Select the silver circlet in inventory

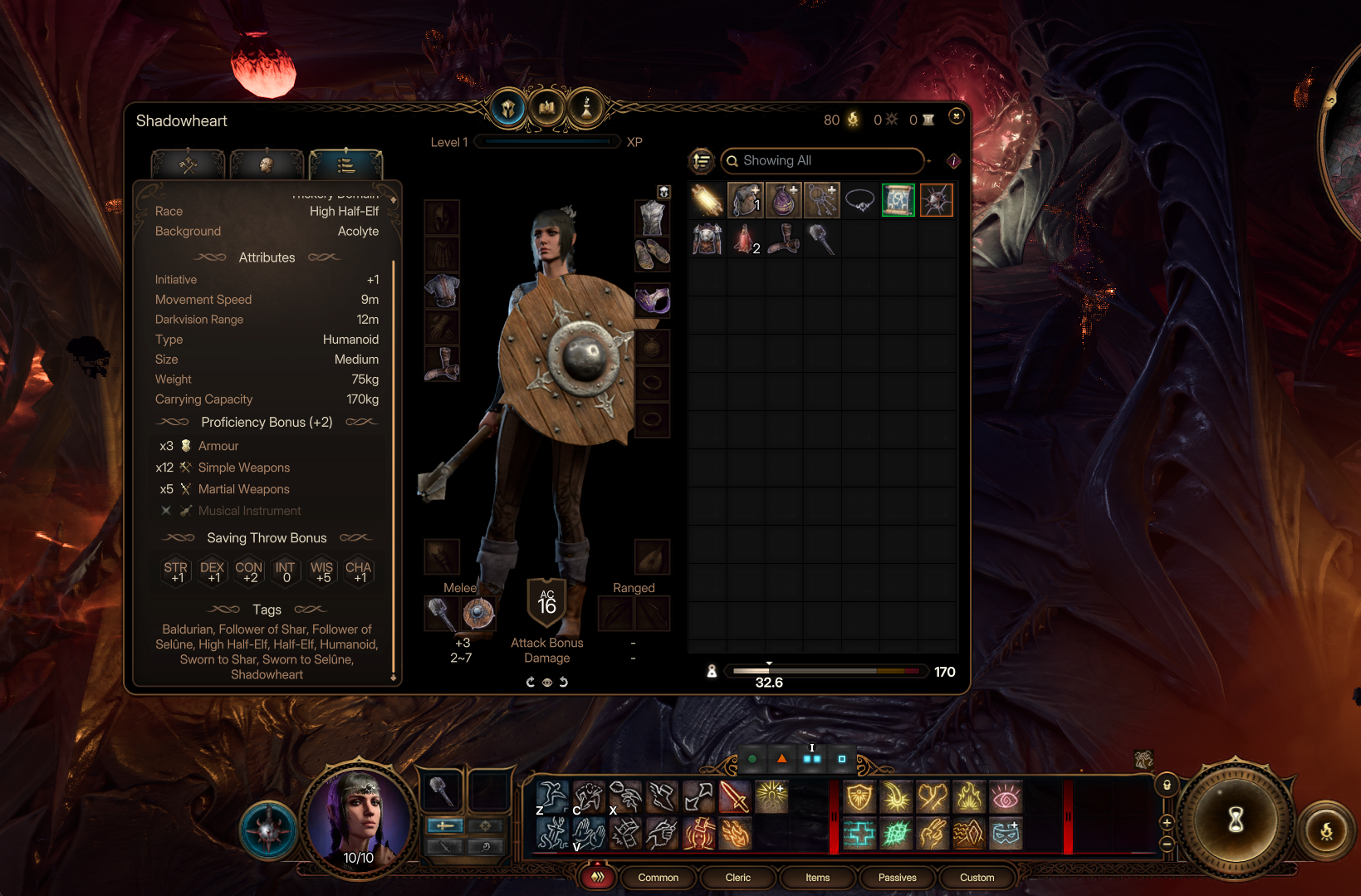[859, 201]
